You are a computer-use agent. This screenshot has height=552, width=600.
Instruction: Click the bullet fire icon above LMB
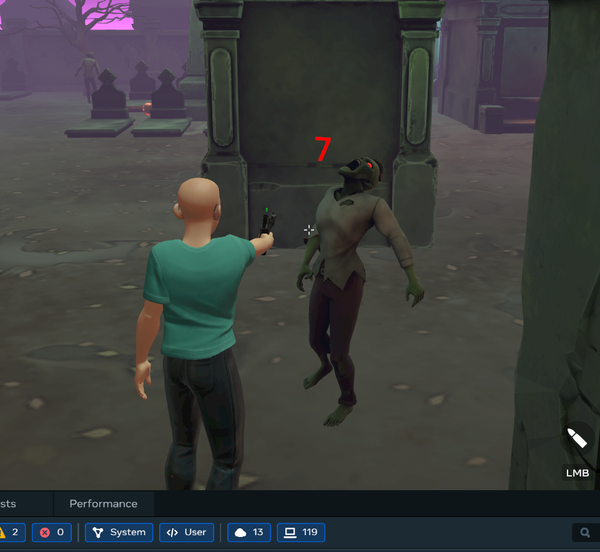(577, 440)
